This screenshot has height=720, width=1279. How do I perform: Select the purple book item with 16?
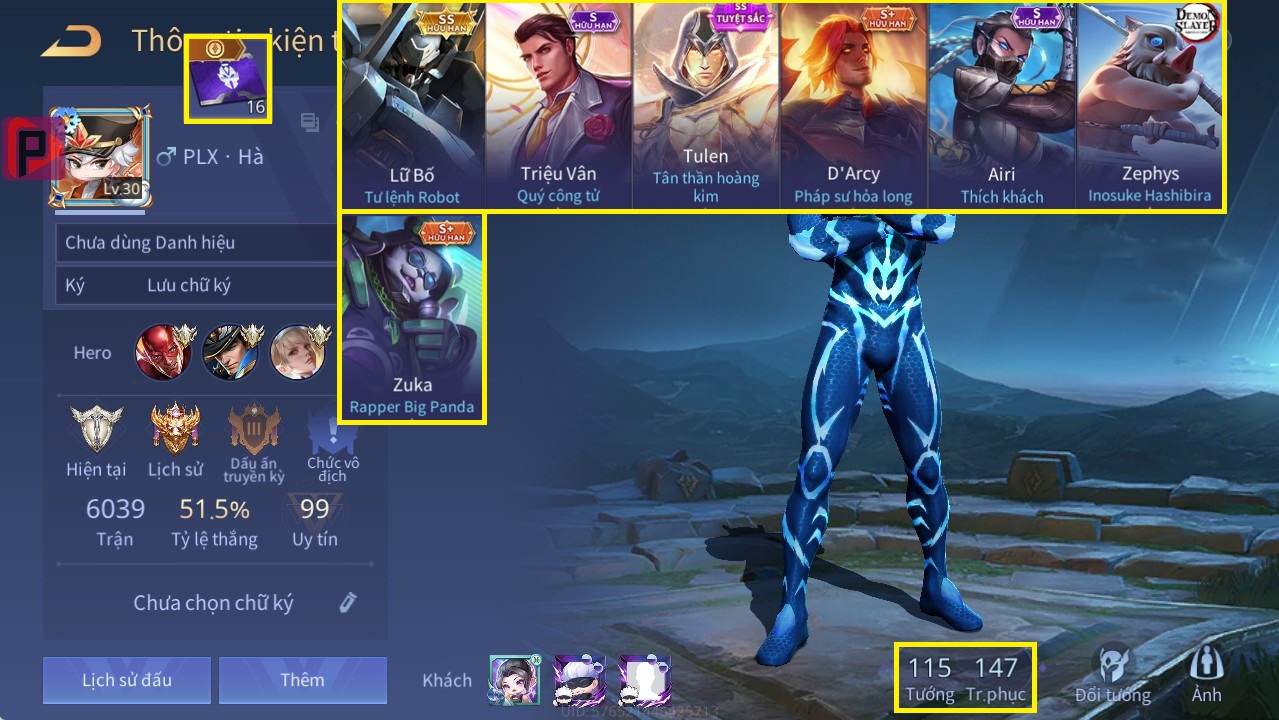point(228,80)
